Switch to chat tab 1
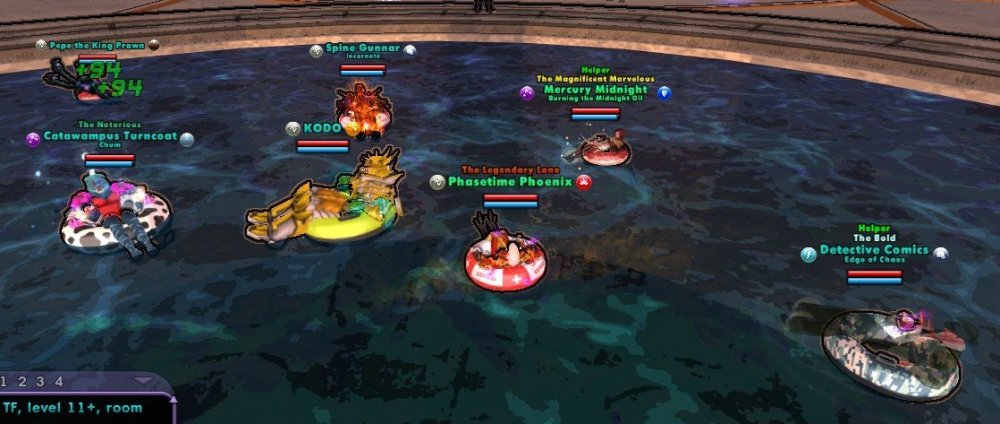The image size is (1000, 424). [x=5, y=381]
